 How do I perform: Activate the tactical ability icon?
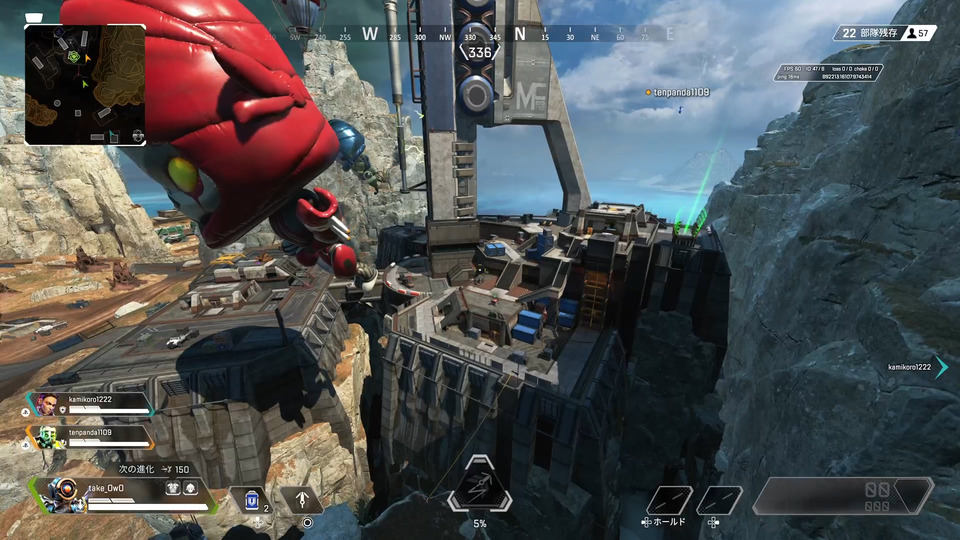tap(301, 499)
